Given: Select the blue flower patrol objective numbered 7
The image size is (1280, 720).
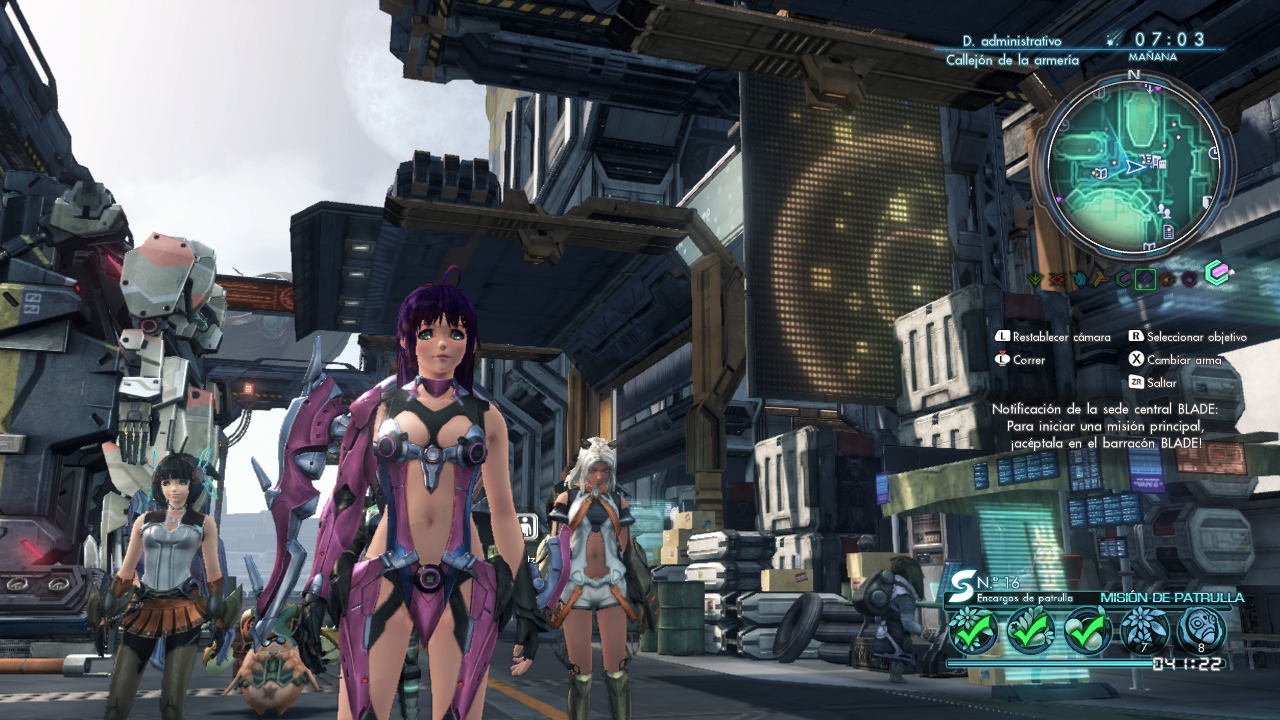Looking at the screenshot, I should tap(1144, 630).
